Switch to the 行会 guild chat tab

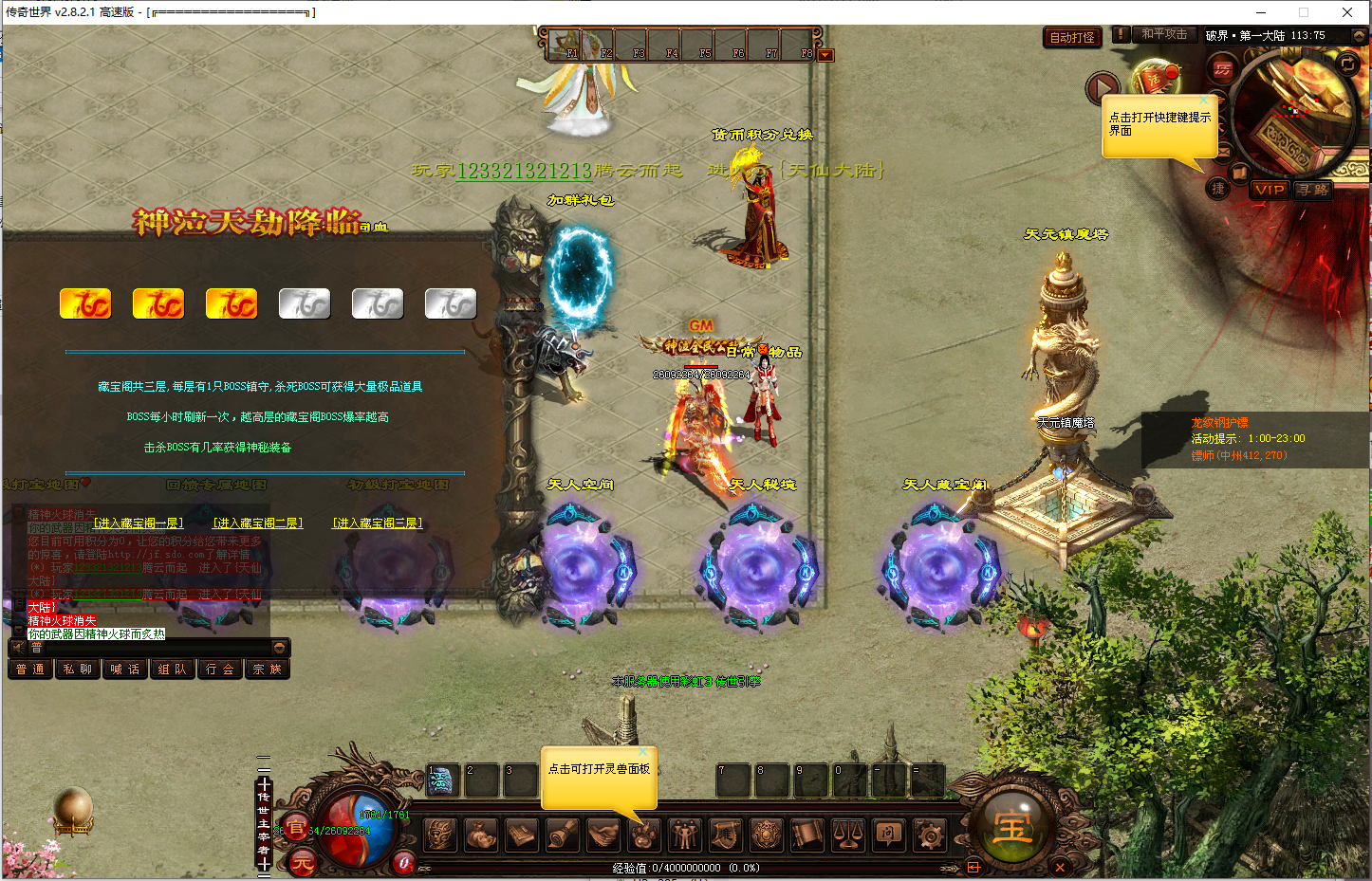click(x=219, y=670)
